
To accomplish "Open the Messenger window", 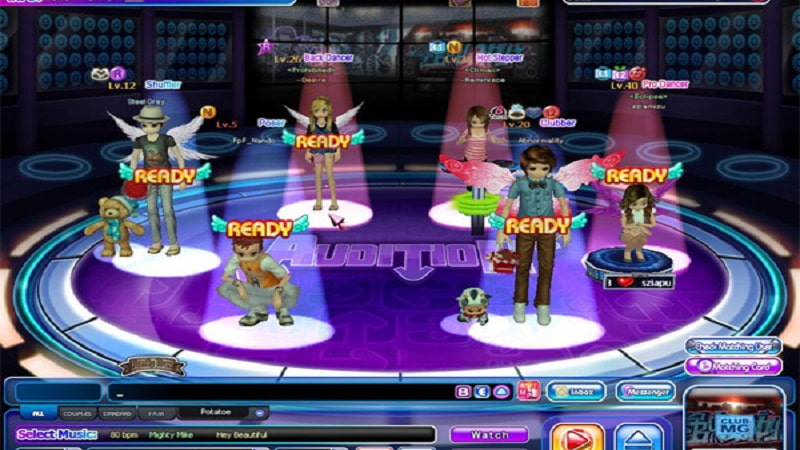I will pyautogui.click(x=645, y=391).
